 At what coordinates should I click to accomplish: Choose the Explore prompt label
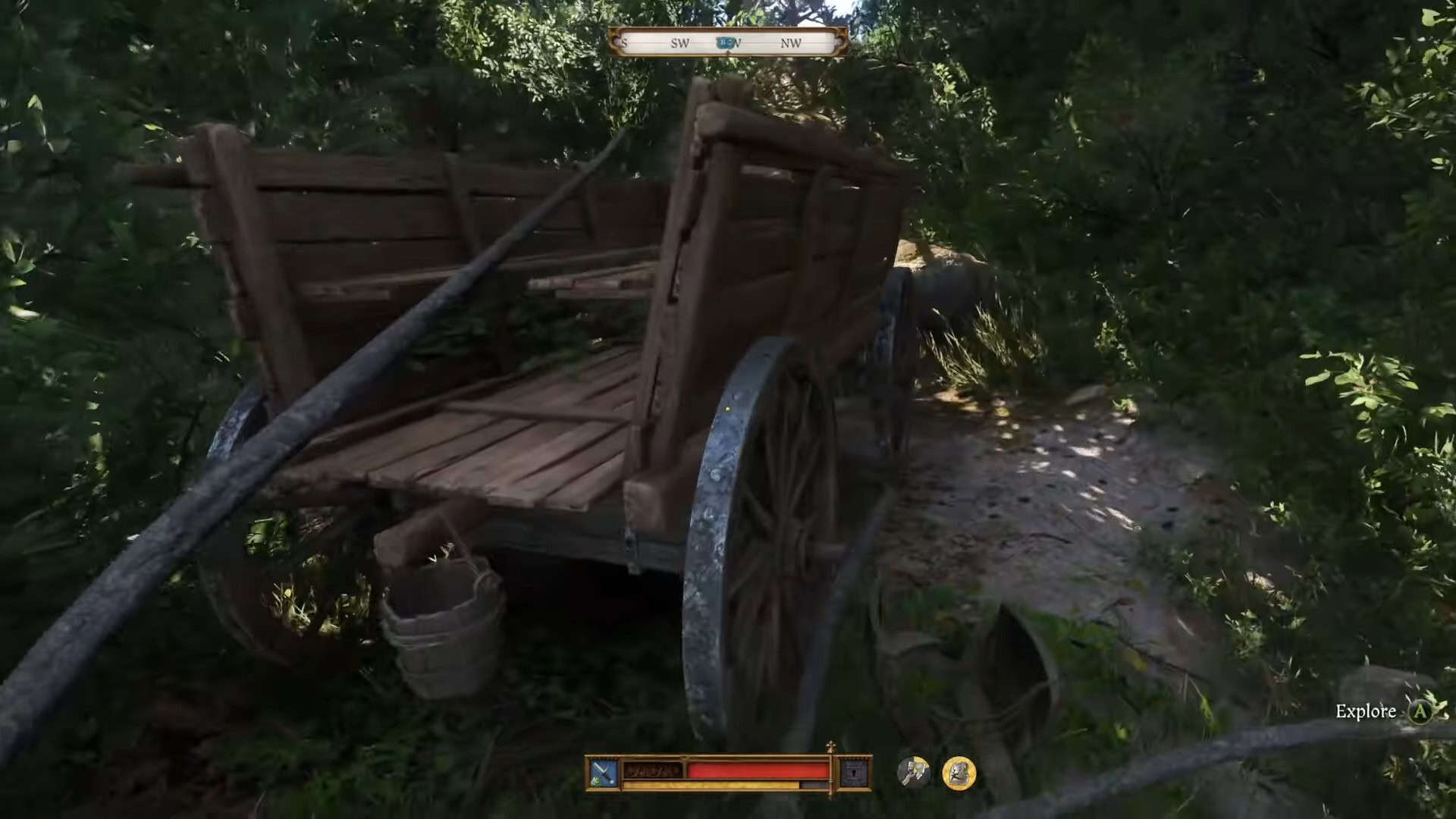[x=1365, y=711]
